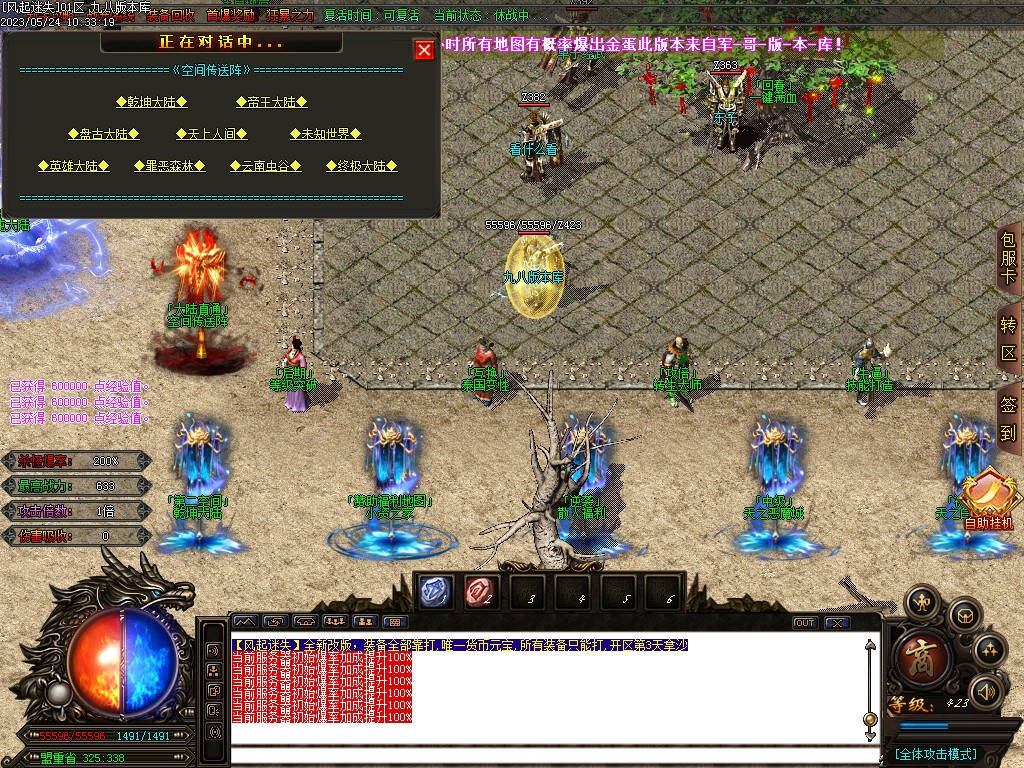Choose 罪恶森林 as destination
1024x768 pixels.
(170, 166)
